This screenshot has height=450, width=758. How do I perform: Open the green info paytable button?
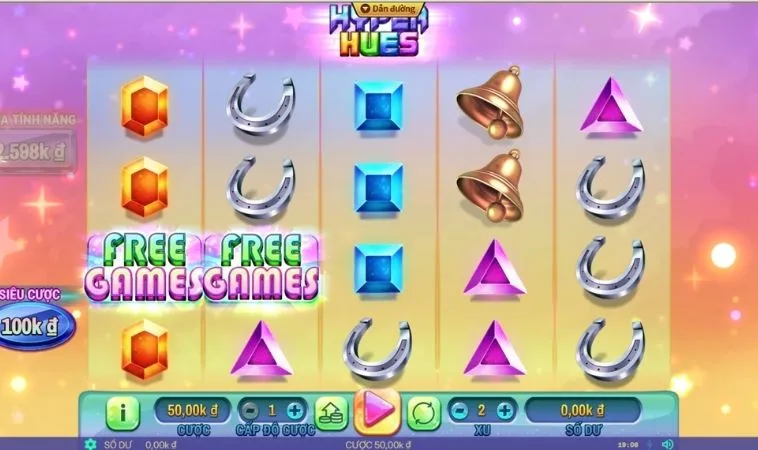(x=122, y=411)
